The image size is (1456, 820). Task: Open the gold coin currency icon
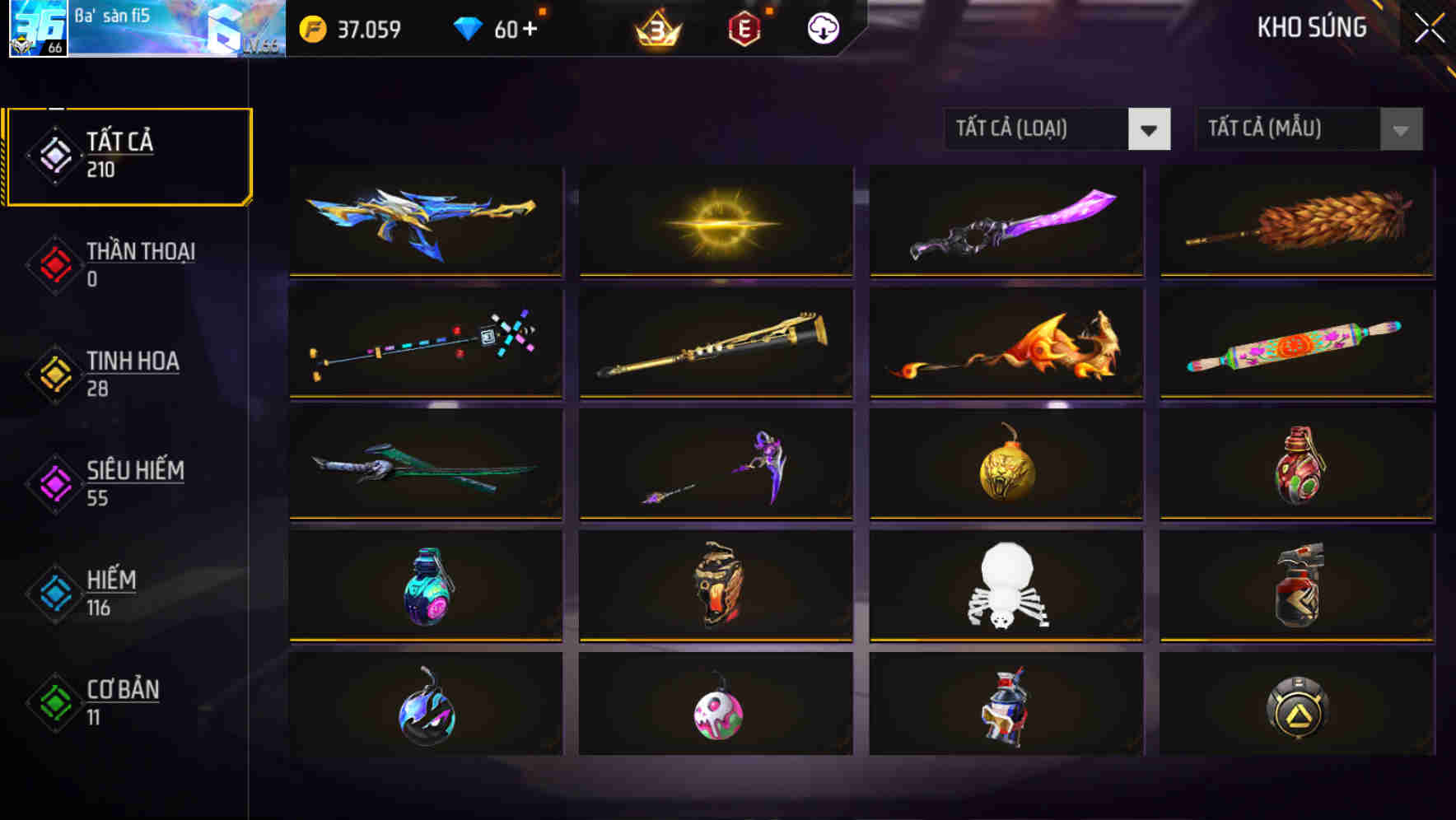313,27
